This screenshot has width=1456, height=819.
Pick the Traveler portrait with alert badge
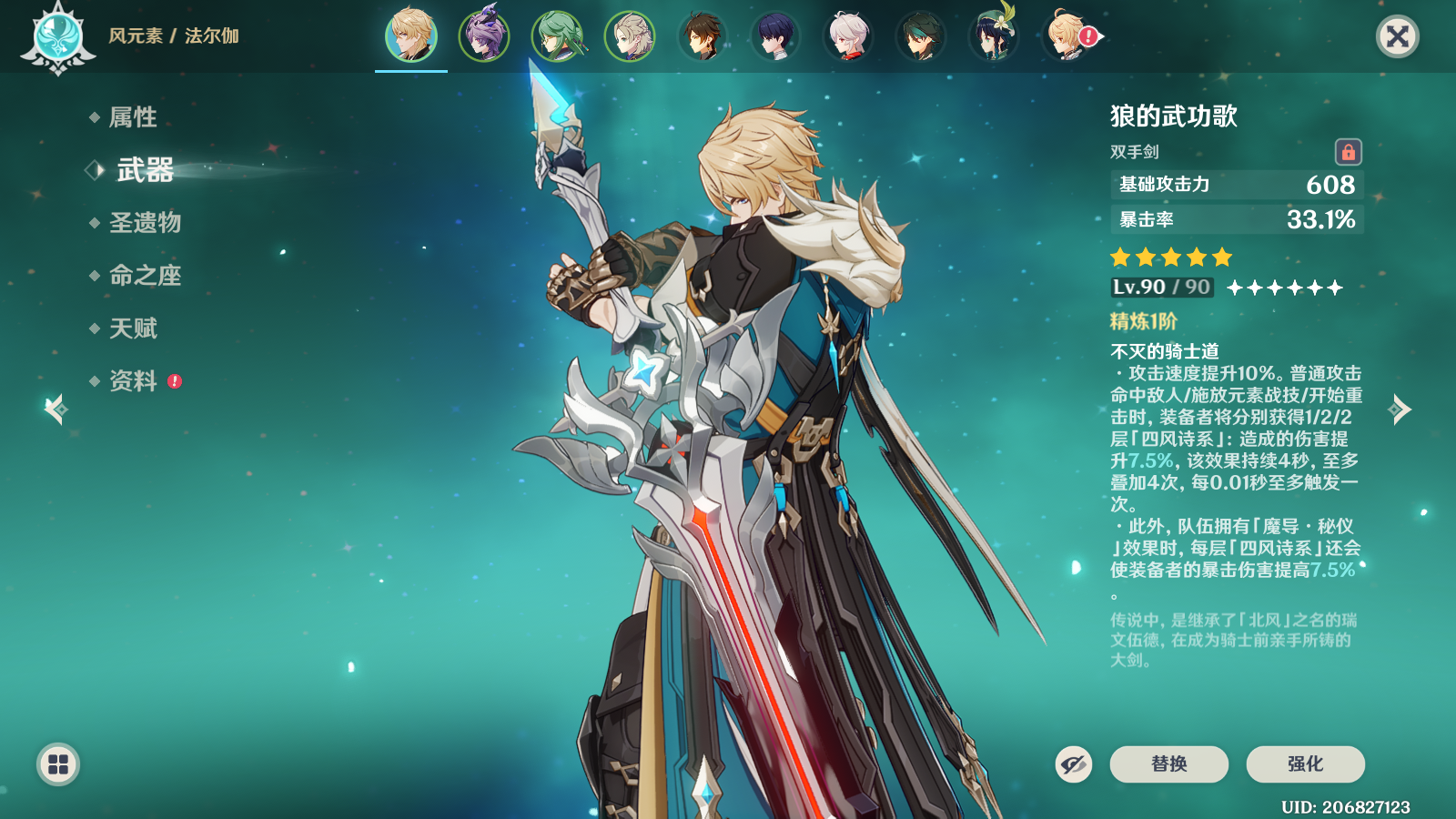click(x=1068, y=36)
